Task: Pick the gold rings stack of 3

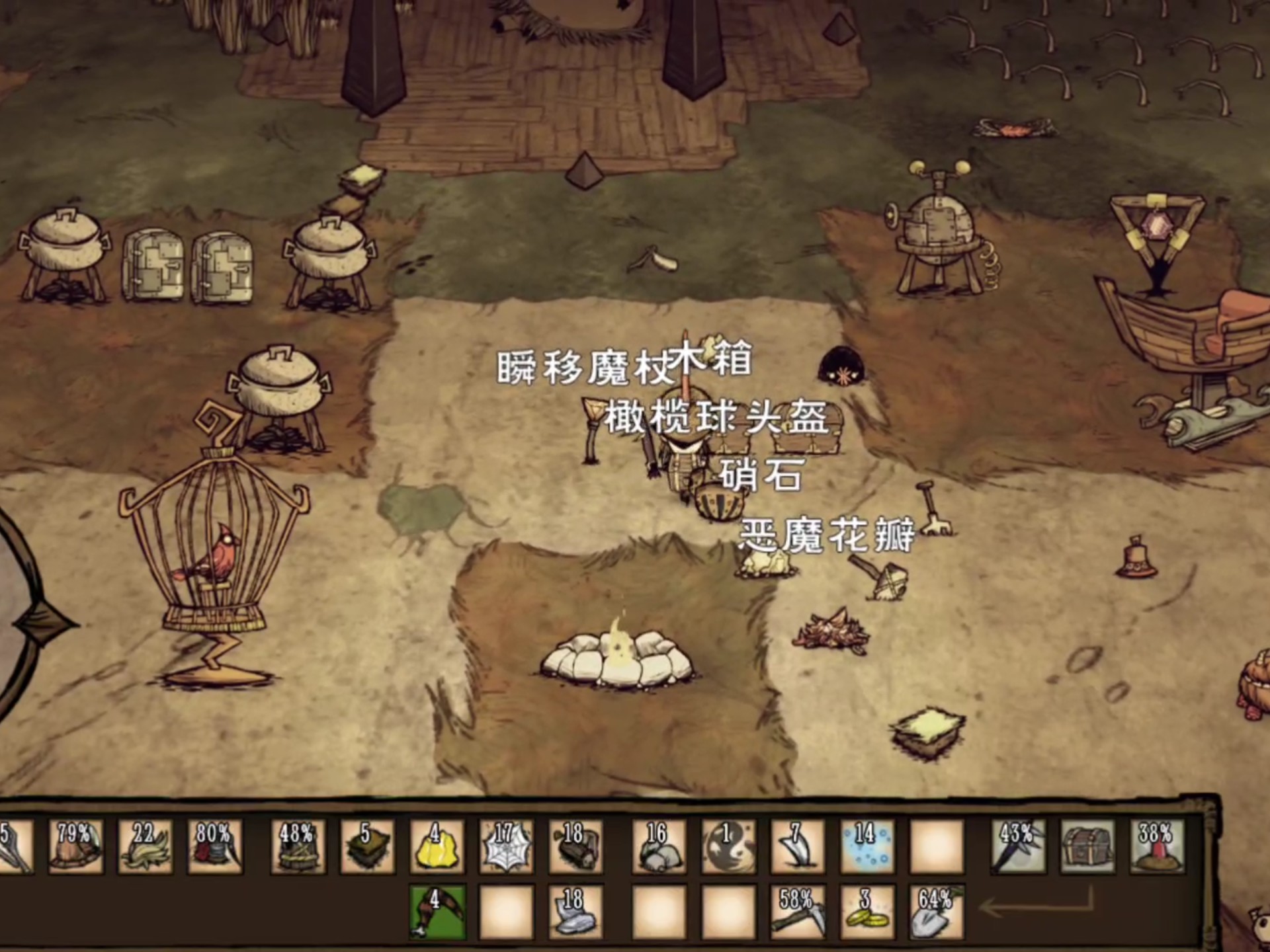Action: 867,912
